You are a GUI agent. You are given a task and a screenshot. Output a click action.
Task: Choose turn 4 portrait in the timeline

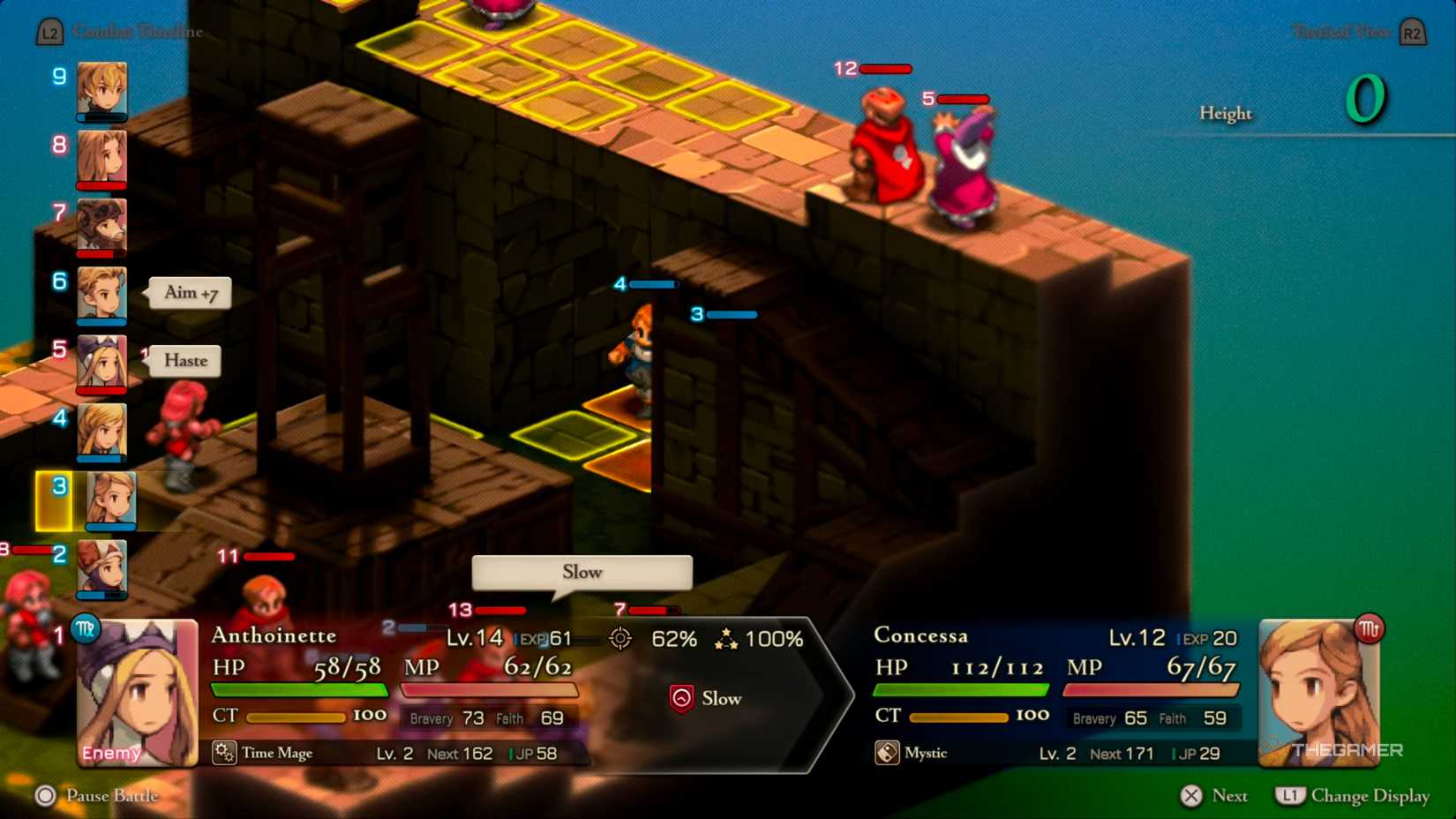point(101,430)
